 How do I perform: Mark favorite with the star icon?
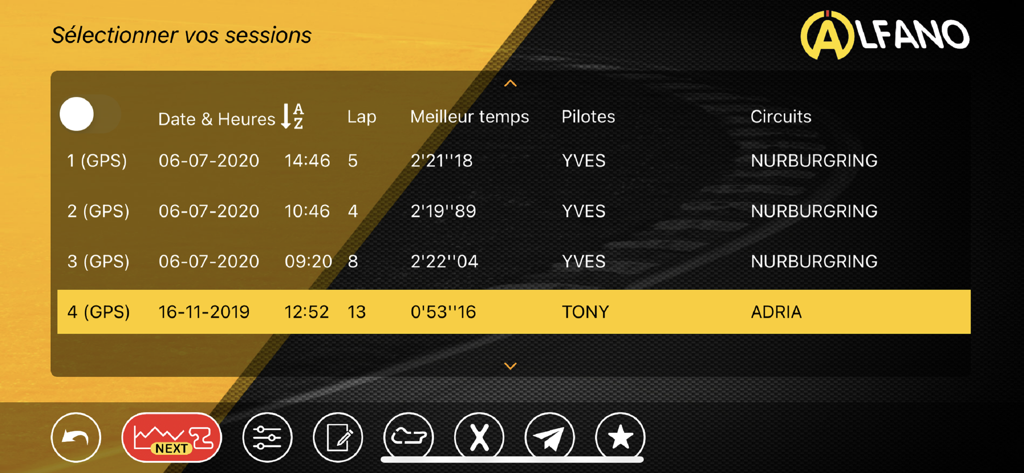point(620,437)
